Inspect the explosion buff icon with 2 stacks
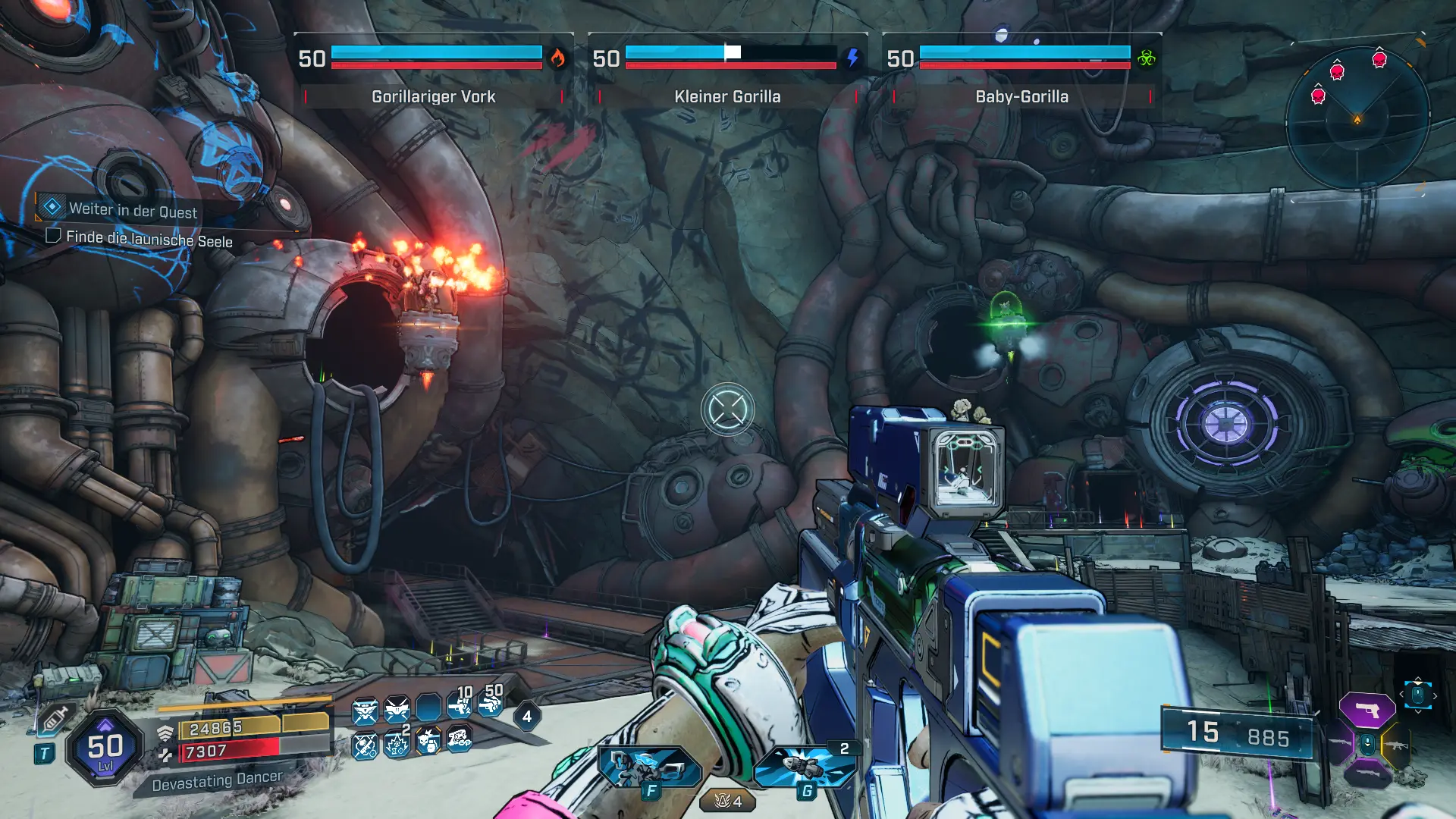 coord(397,742)
